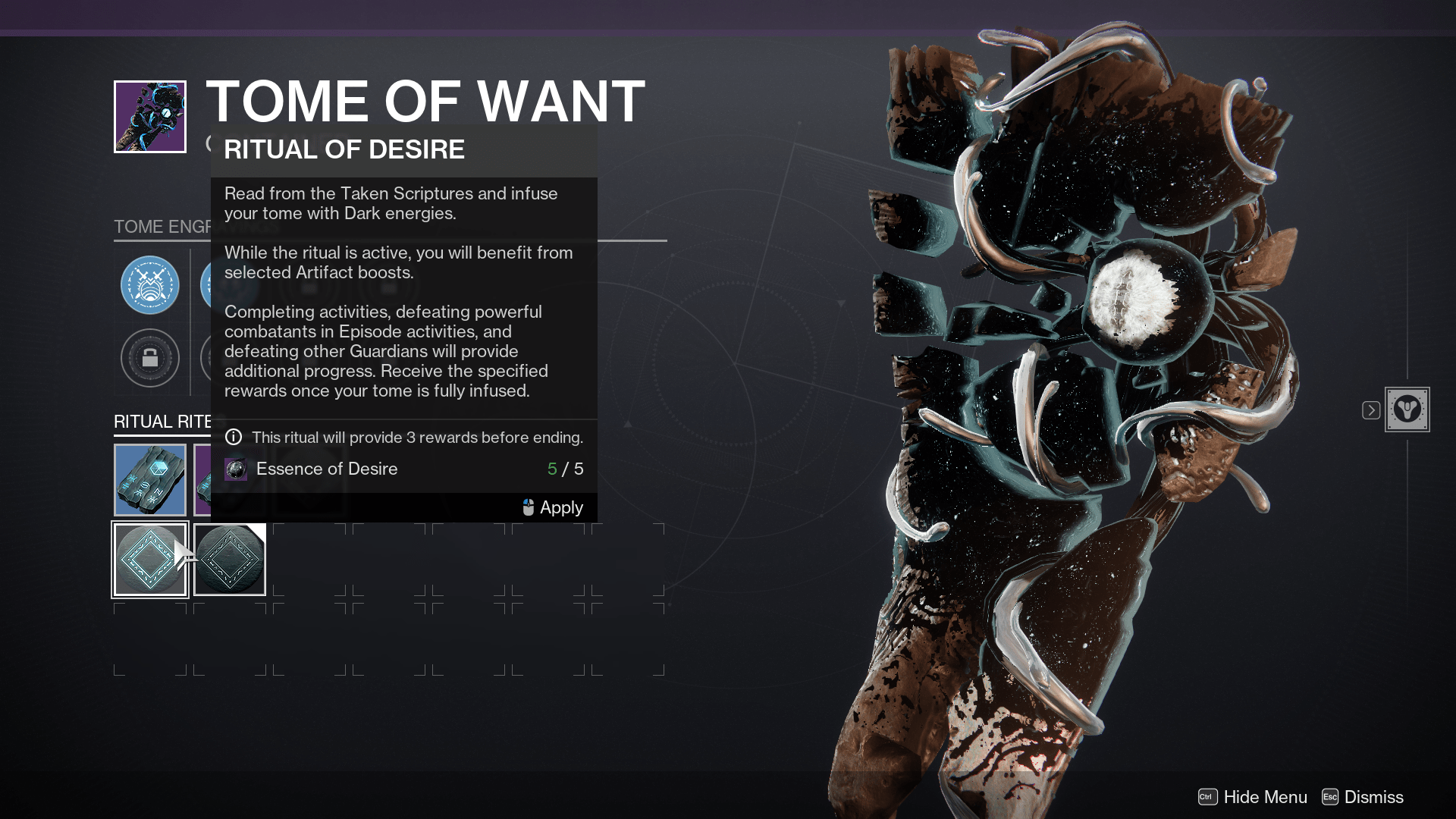Click the mouse icon next to Apply
Viewport: 1456px width, 819px height.
(527, 507)
